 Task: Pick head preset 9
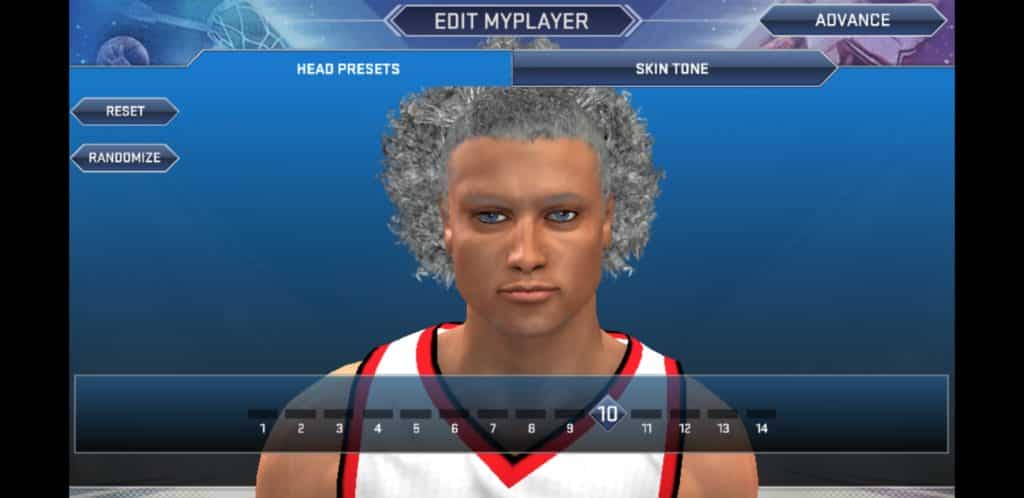[569, 420]
